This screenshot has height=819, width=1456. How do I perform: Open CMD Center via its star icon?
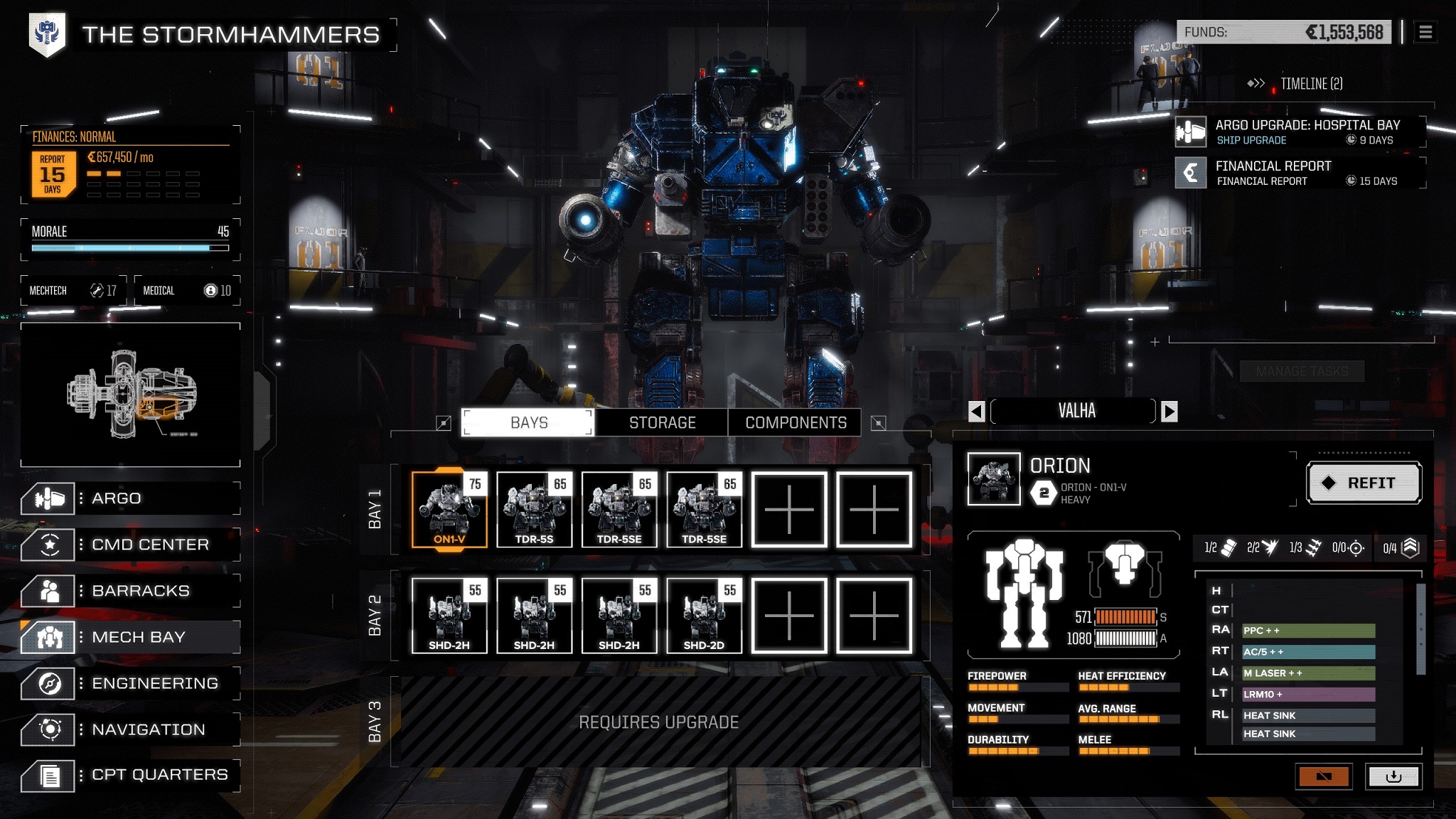click(x=50, y=544)
